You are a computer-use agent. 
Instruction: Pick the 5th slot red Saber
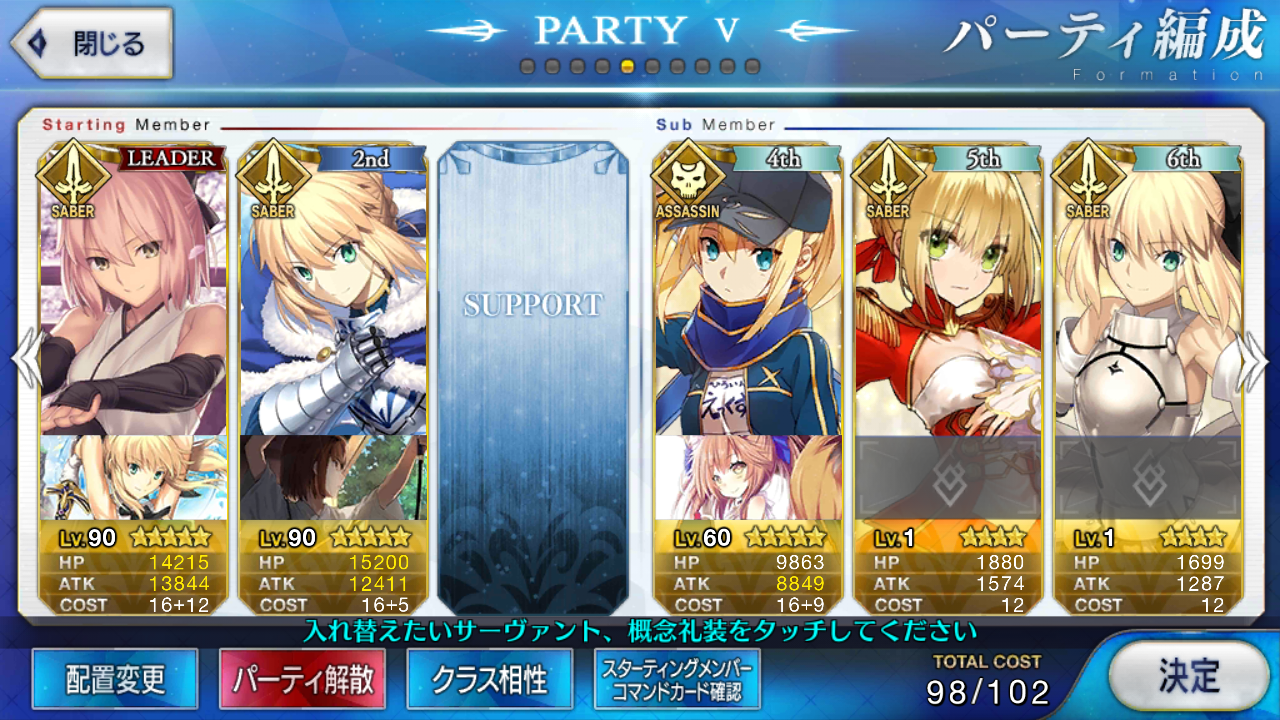point(948,300)
